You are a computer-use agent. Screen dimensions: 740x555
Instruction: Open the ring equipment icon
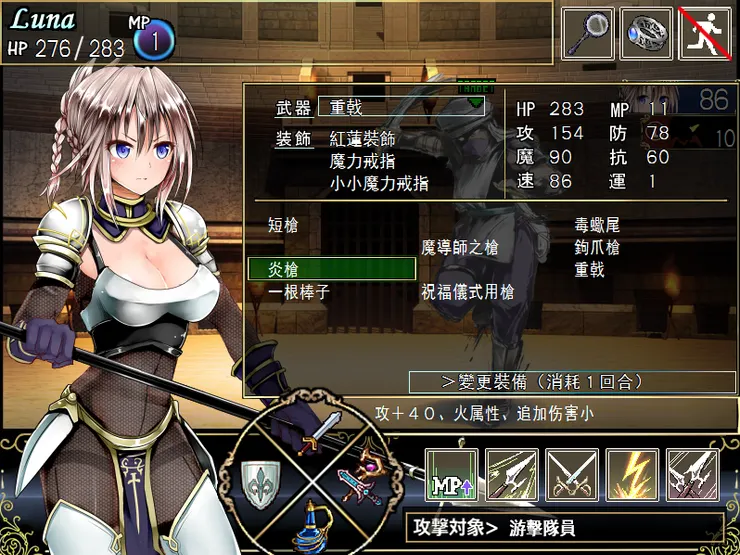[x=646, y=33]
